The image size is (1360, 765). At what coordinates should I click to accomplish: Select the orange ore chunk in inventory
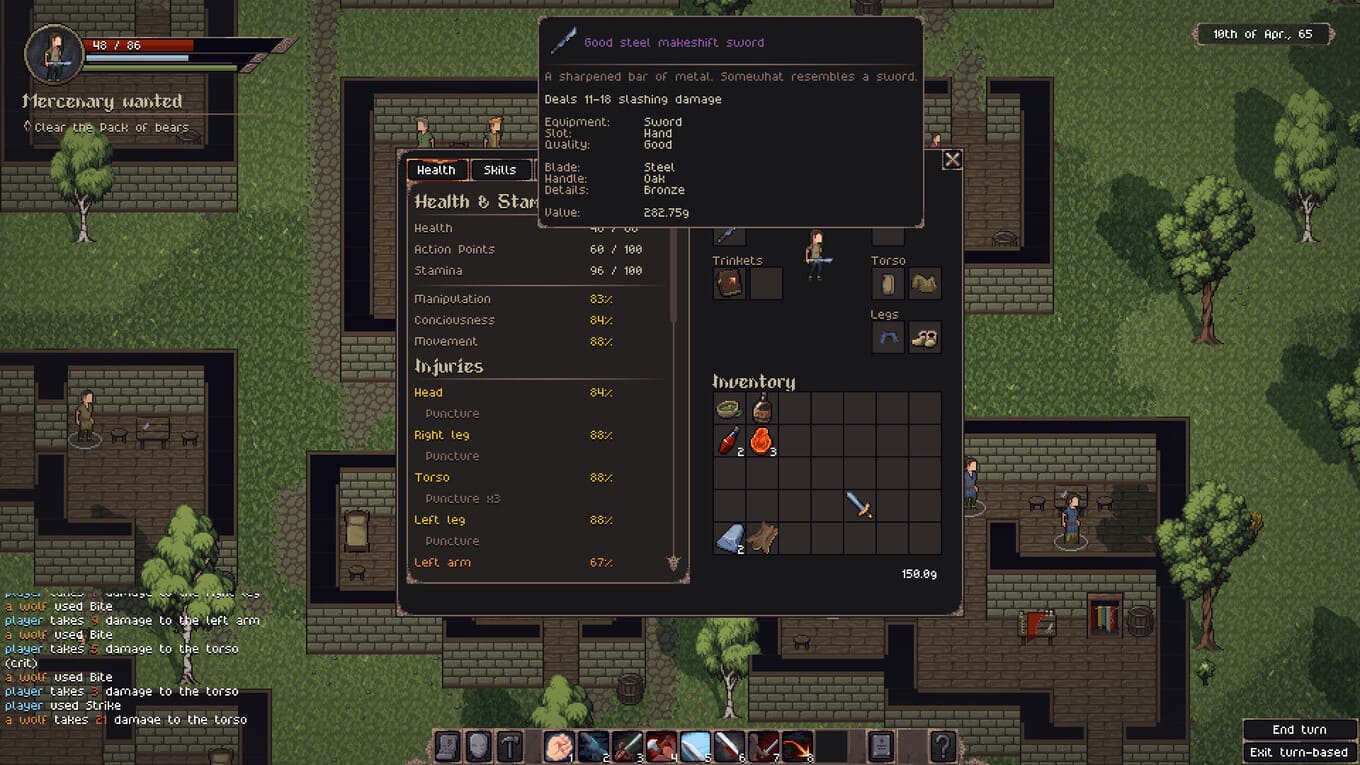(762, 440)
